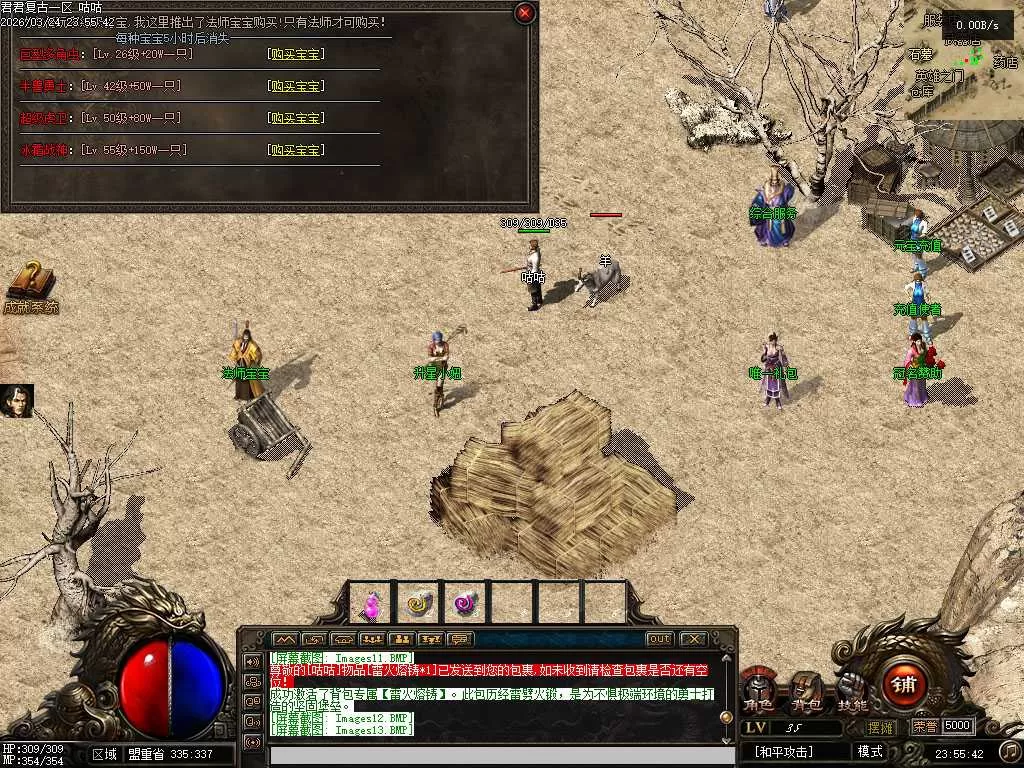This screenshot has width=1024, height=768.
Task: Buy the Lv.42 half-beast warrior pet
Action: tap(295, 86)
